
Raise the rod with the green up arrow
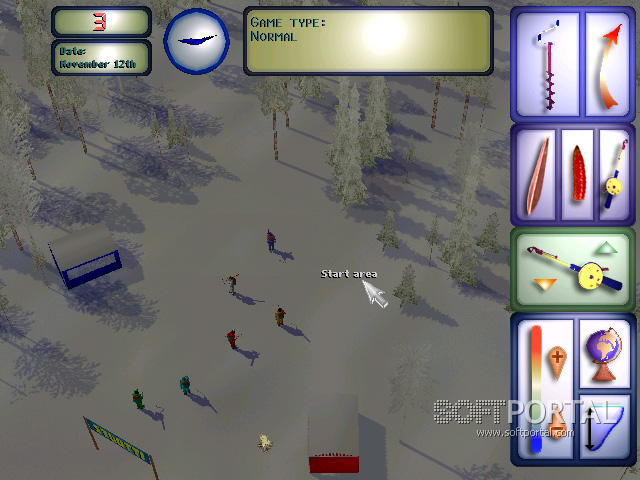(x=607, y=248)
